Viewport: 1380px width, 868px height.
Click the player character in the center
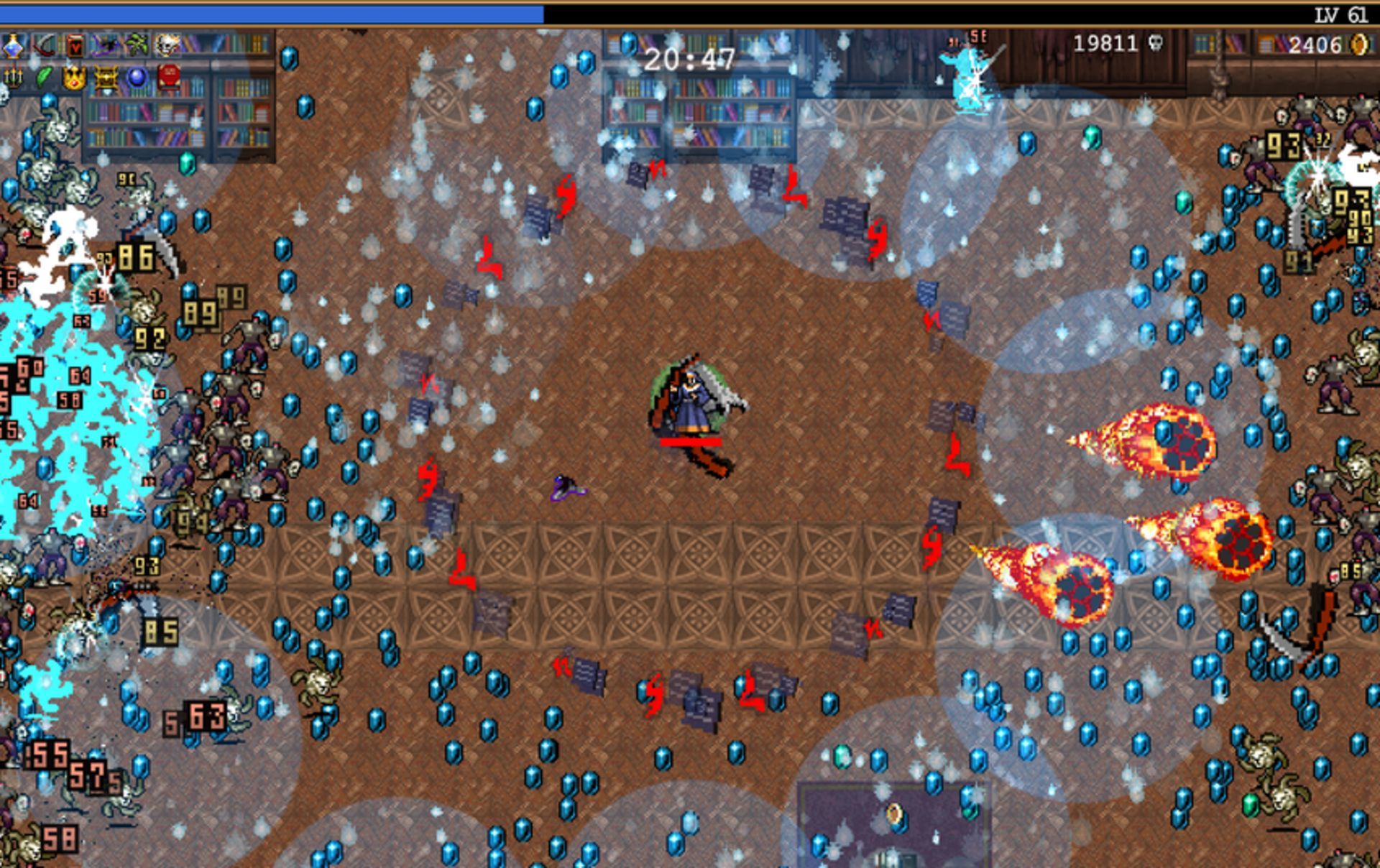[x=690, y=402]
